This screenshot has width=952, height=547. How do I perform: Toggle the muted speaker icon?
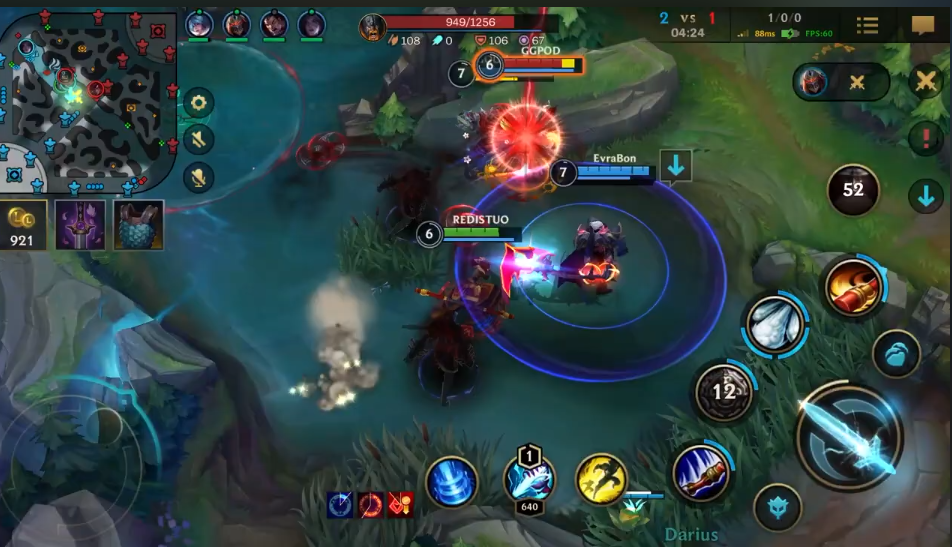point(198,140)
